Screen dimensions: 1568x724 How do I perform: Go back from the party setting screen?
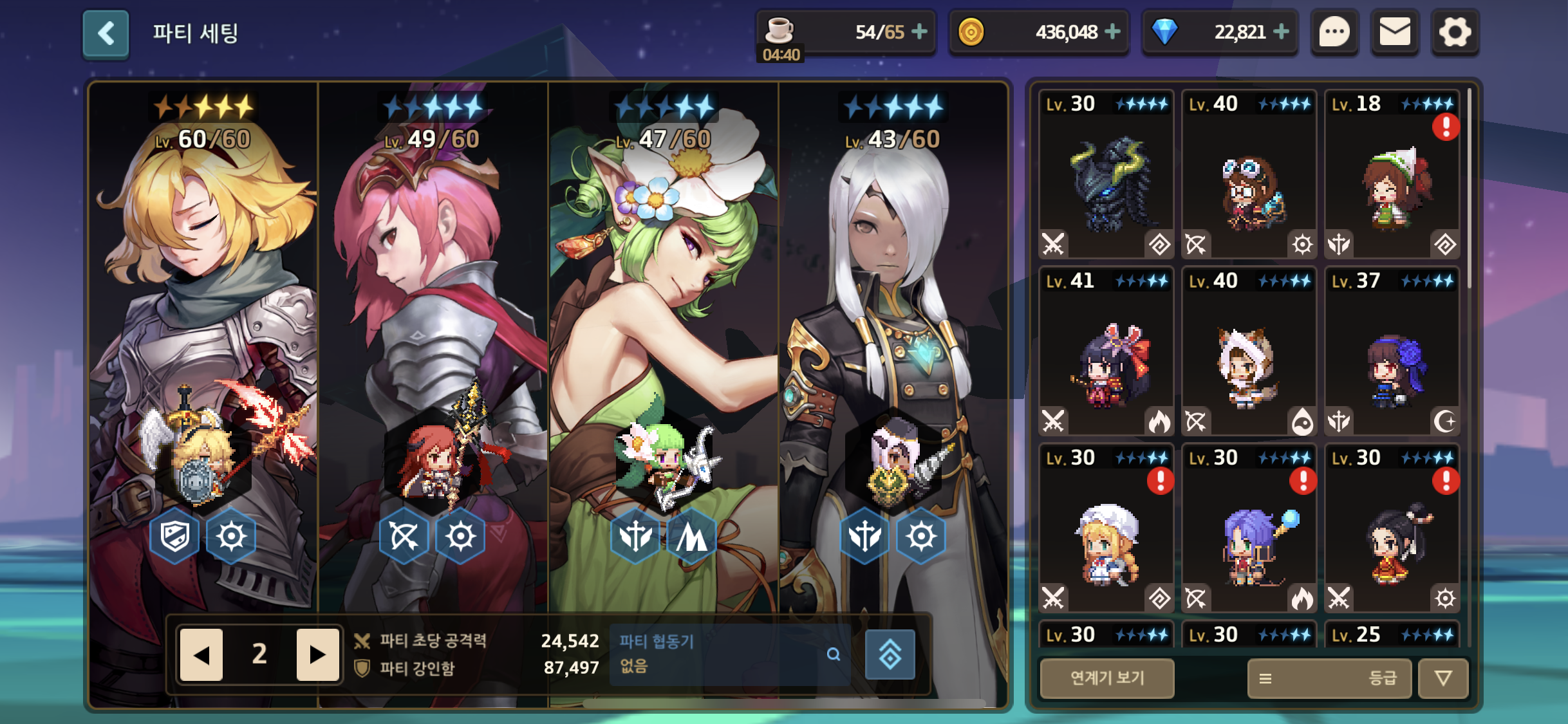coord(106,33)
